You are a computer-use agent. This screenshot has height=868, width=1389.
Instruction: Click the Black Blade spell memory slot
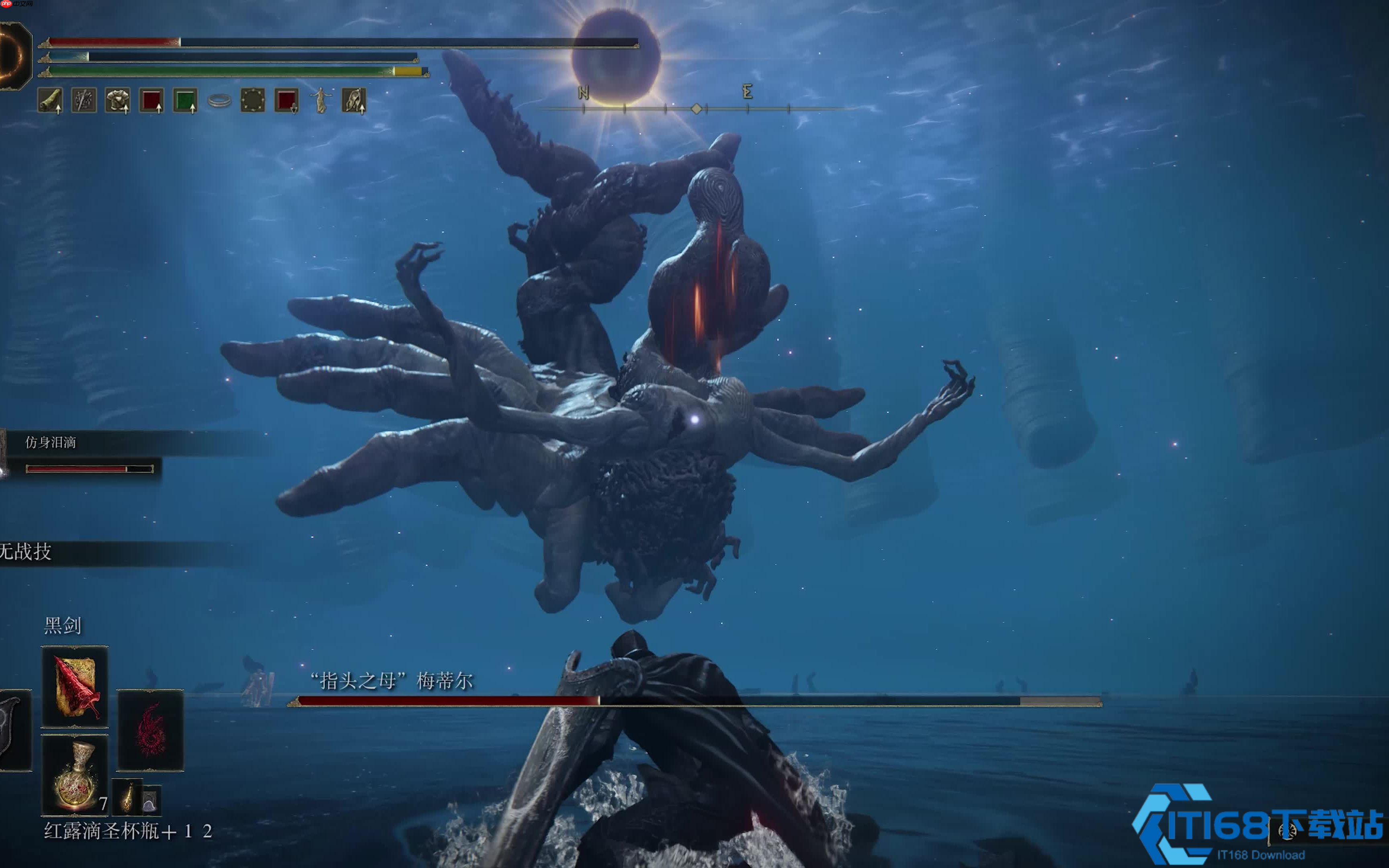click(75, 686)
